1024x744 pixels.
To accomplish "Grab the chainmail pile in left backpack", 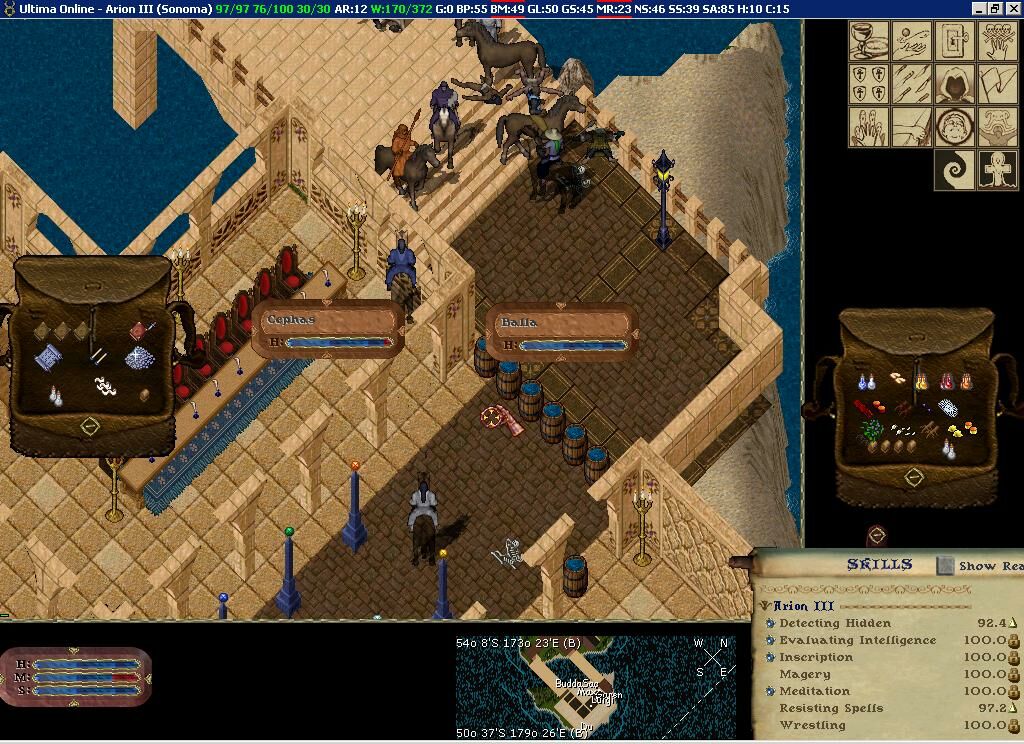I will 138,358.
